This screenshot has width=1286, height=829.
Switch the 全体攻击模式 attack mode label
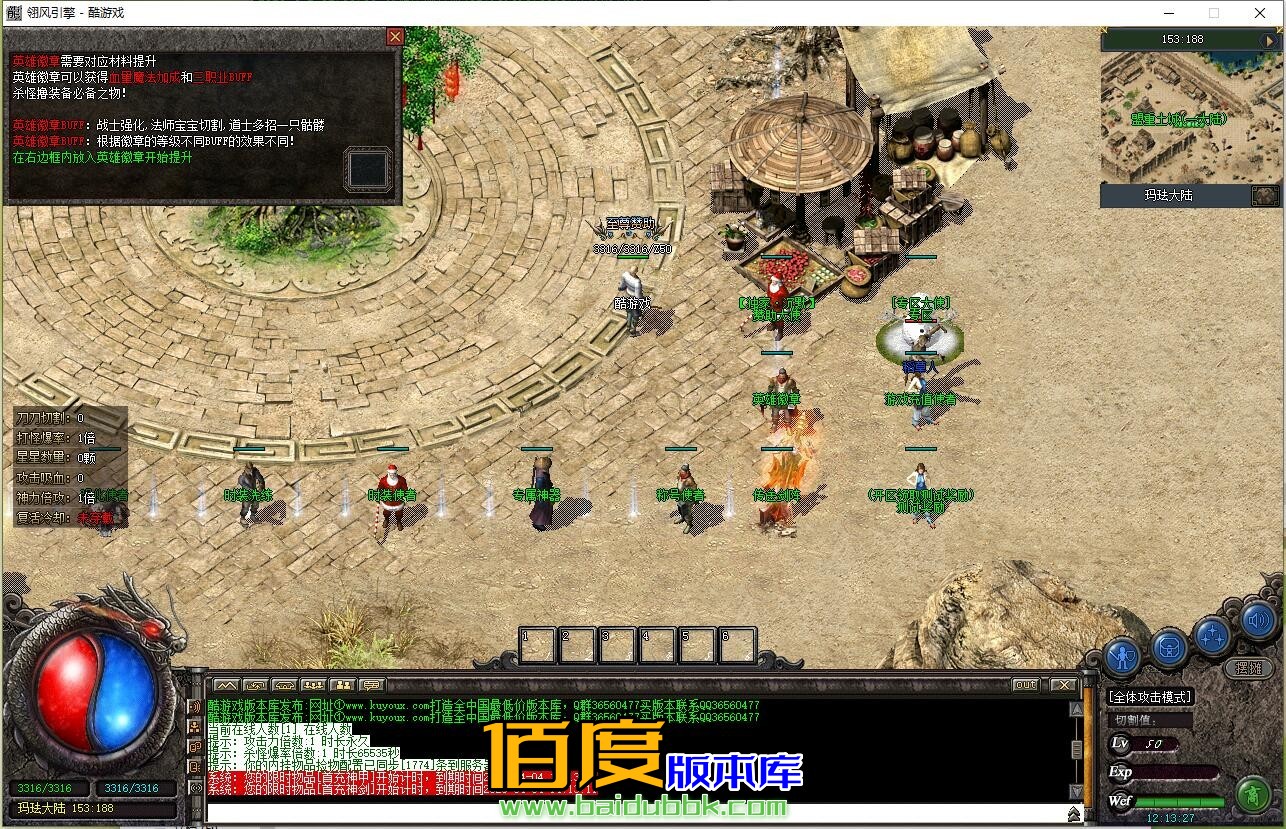[1151, 697]
